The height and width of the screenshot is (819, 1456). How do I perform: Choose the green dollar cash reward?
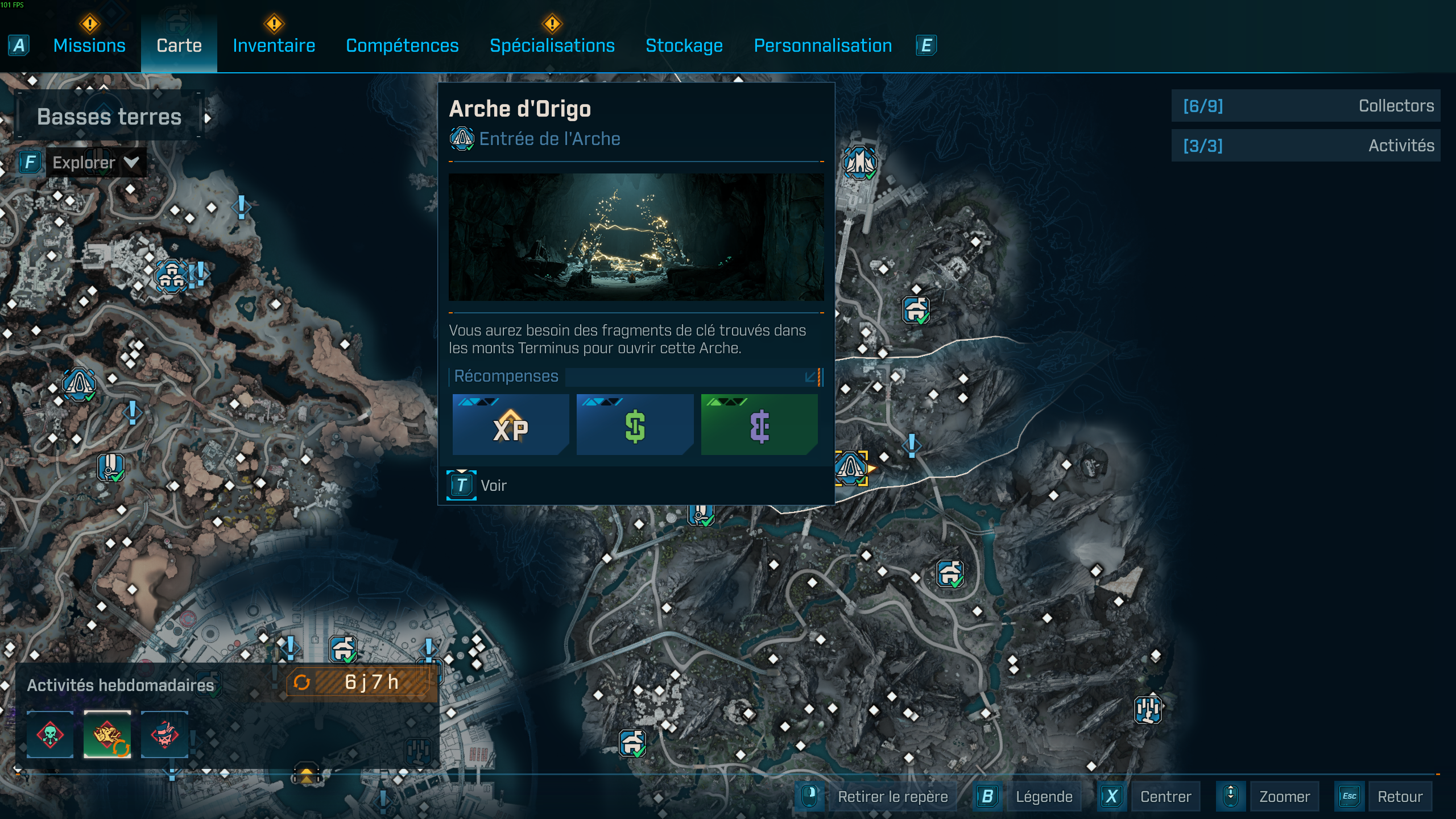click(635, 425)
